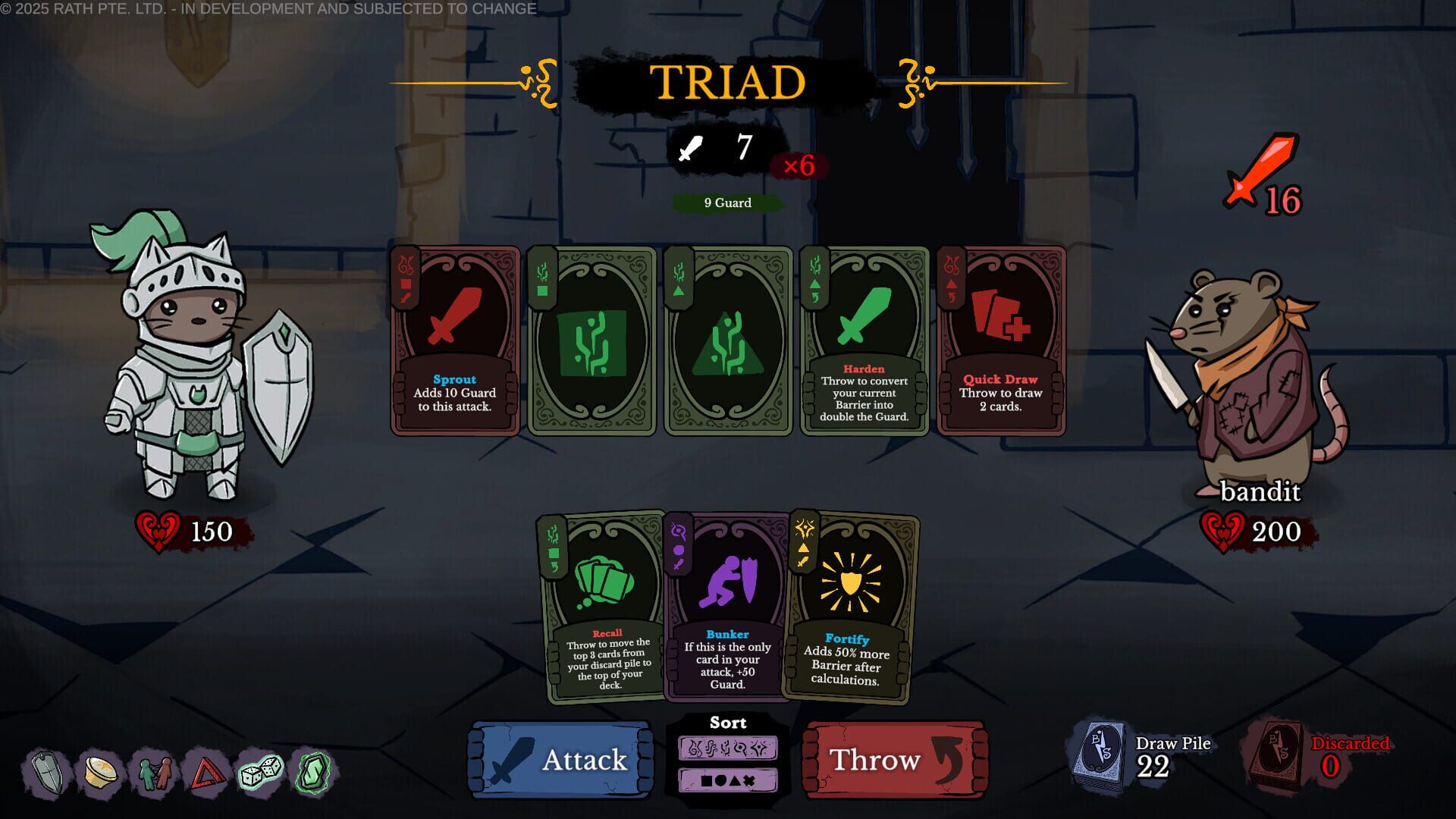Toggle sorting by rune symbols
This screenshot has height=819, width=1456.
[727, 749]
